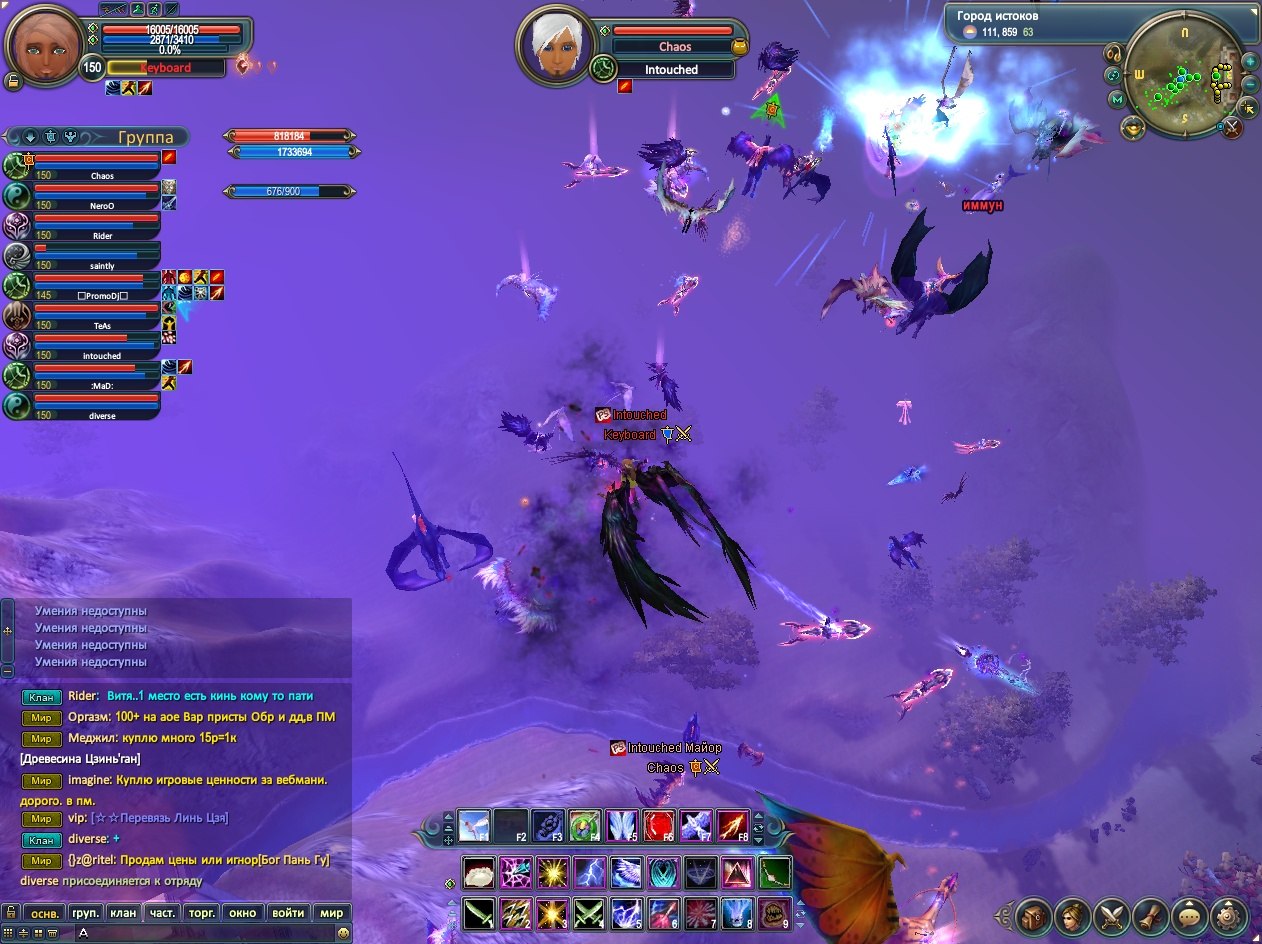Select the "мир" world chat tab
Image resolution: width=1262 pixels, height=944 pixels.
point(331,912)
